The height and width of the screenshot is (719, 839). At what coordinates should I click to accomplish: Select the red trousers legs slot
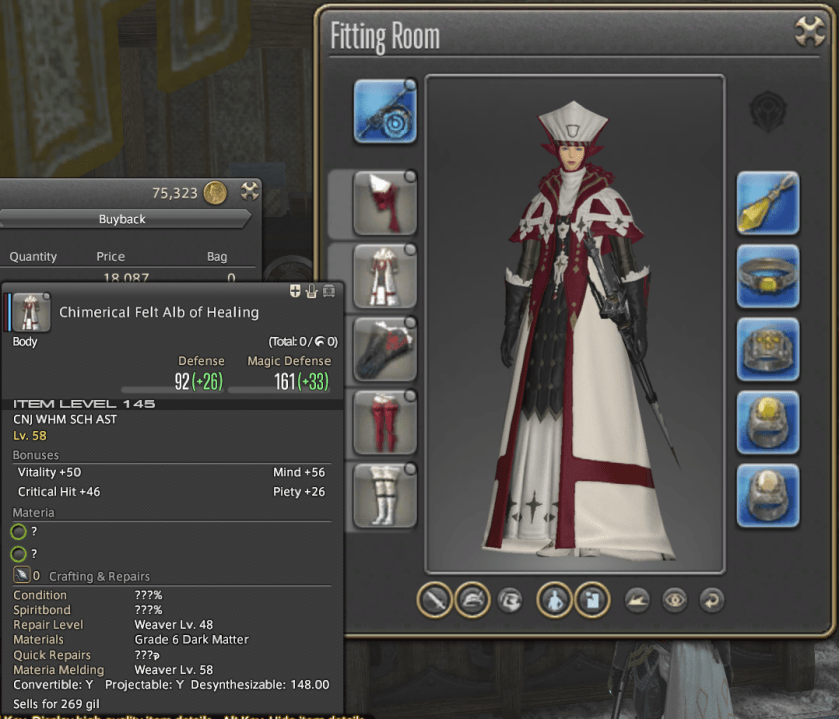click(384, 423)
